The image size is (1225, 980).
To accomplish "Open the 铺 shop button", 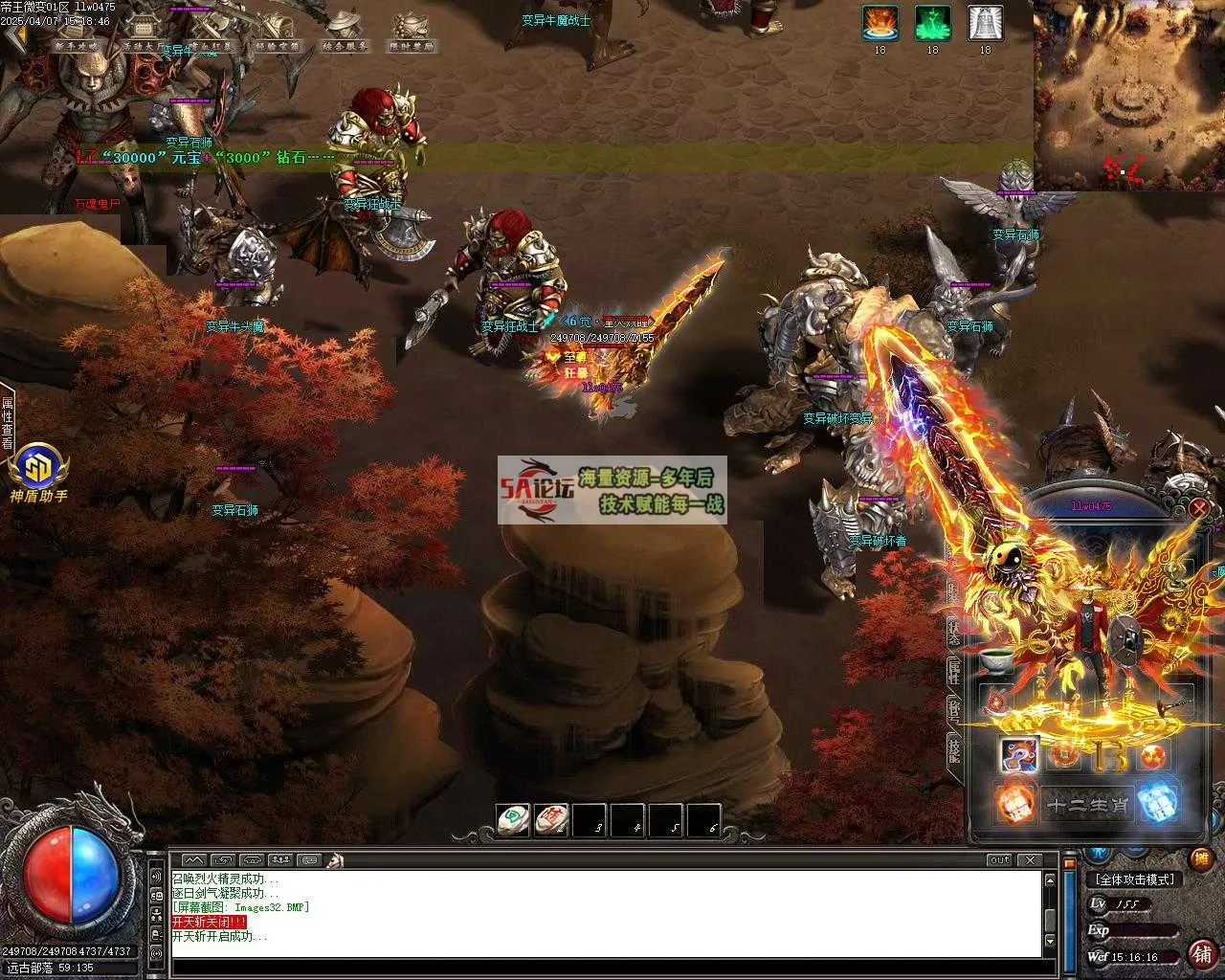I will click(1200, 952).
